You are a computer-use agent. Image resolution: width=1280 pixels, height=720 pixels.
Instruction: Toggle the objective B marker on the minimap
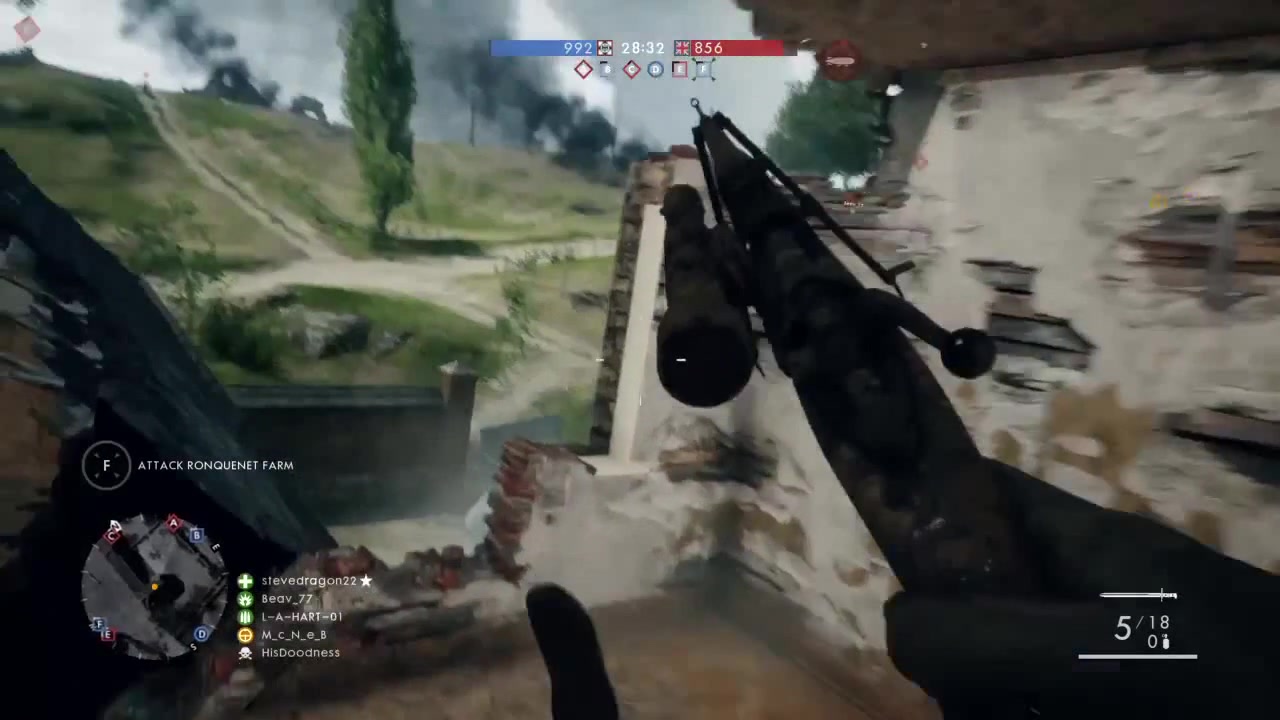coord(196,537)
